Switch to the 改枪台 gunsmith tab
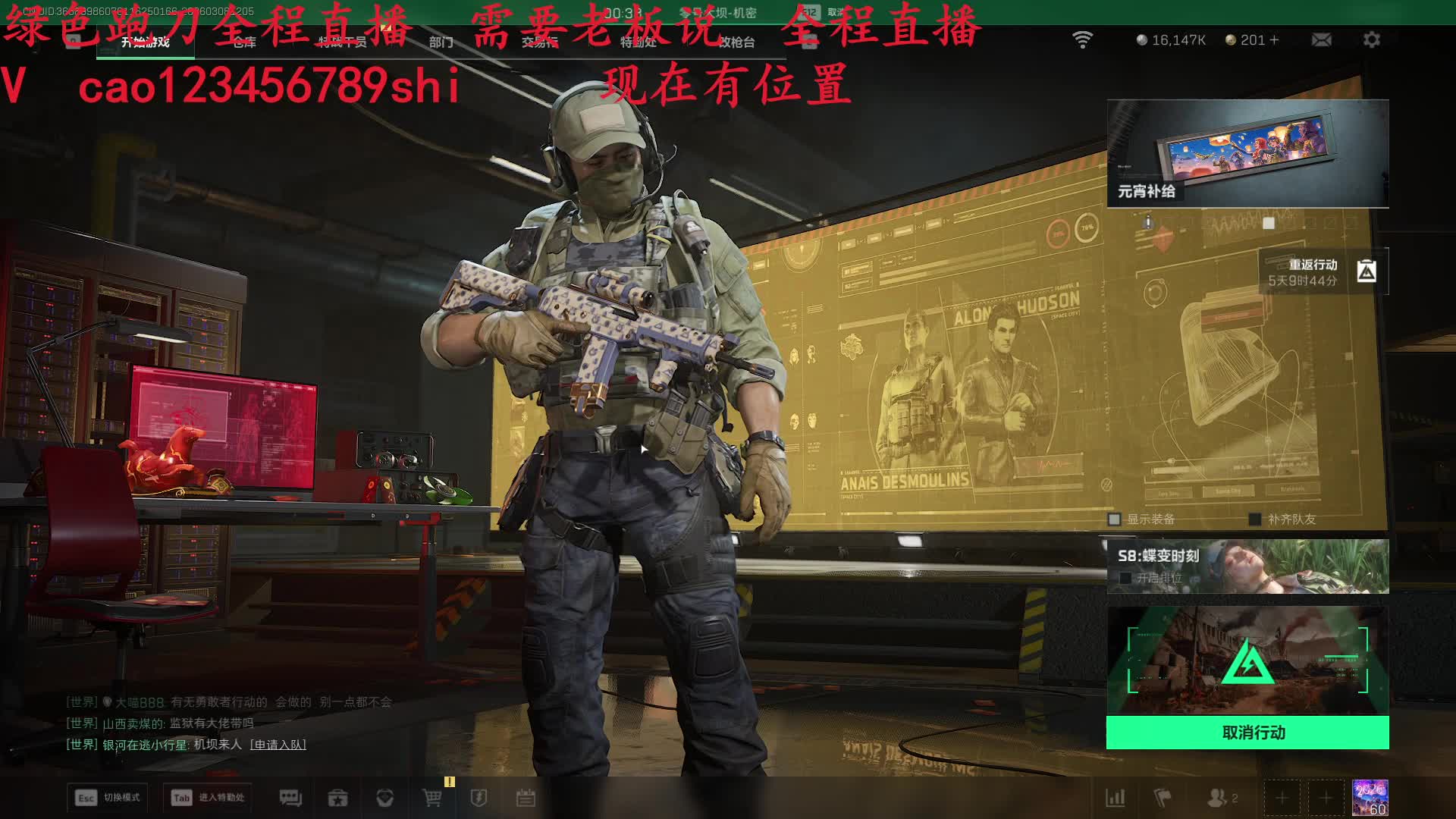The image size is (1456, 819). click(x=736, y=42)
